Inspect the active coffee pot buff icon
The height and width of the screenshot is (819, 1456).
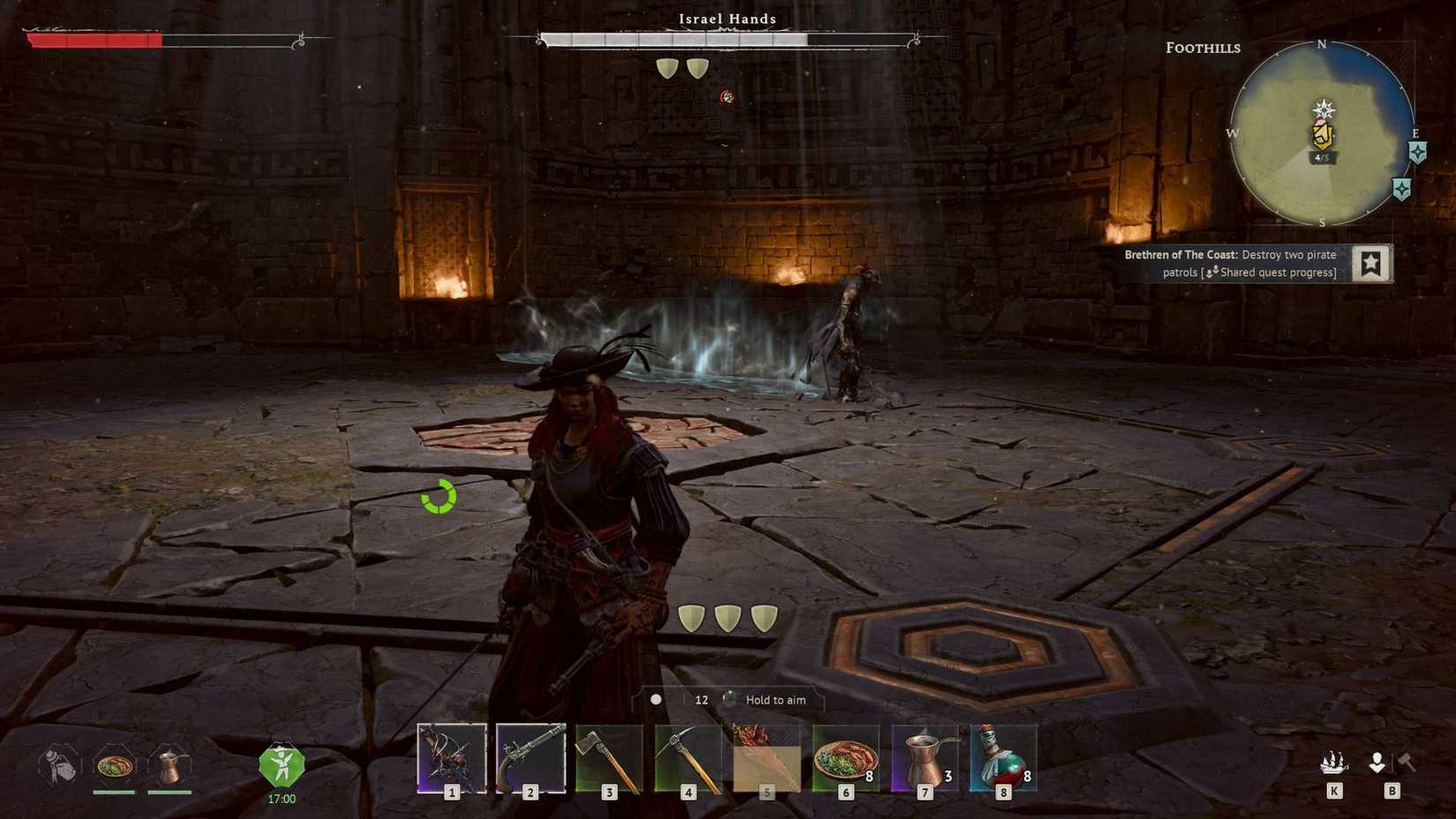(169, 765)
